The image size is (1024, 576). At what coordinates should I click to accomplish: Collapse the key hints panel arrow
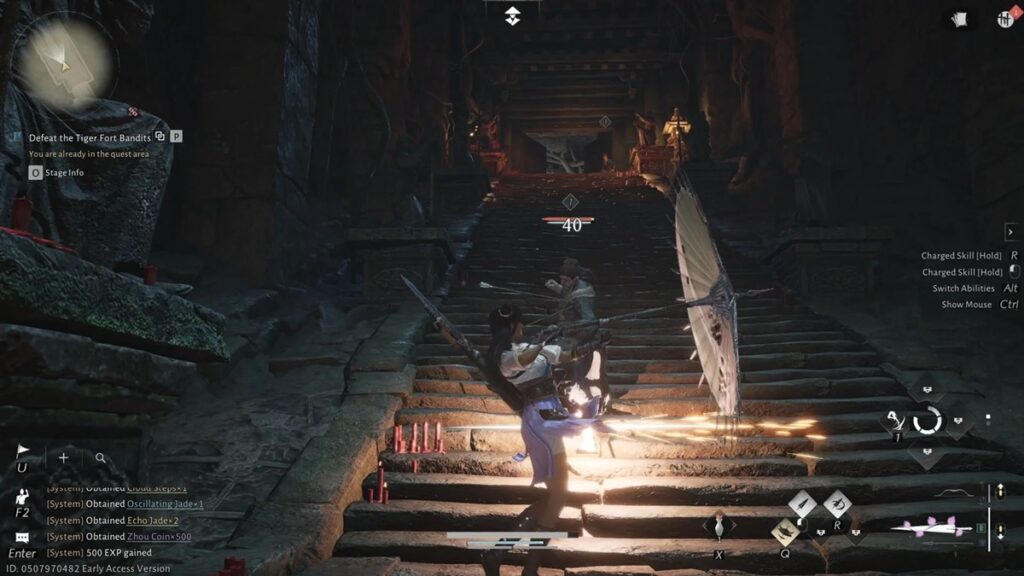pyautogui.click(x=1010, y=232)
